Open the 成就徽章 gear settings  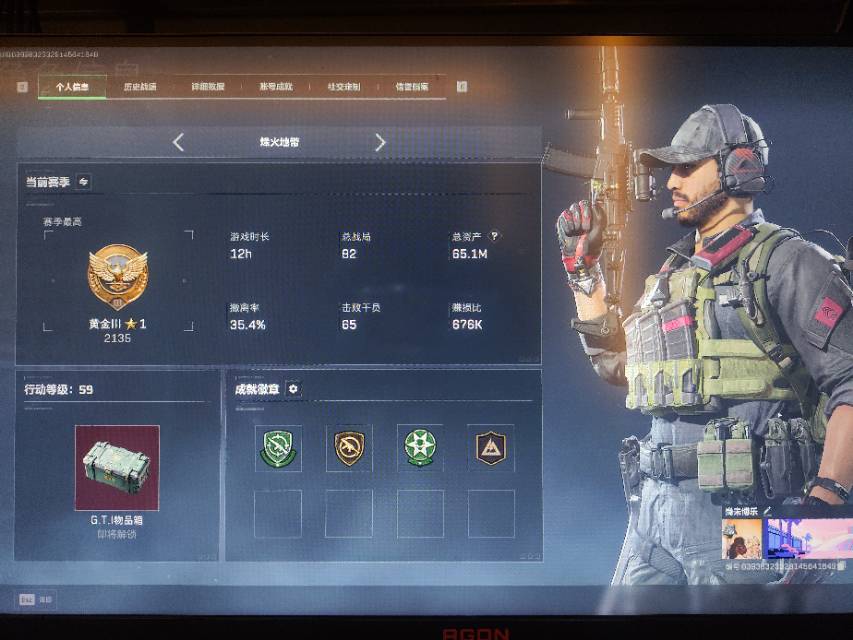293,389
